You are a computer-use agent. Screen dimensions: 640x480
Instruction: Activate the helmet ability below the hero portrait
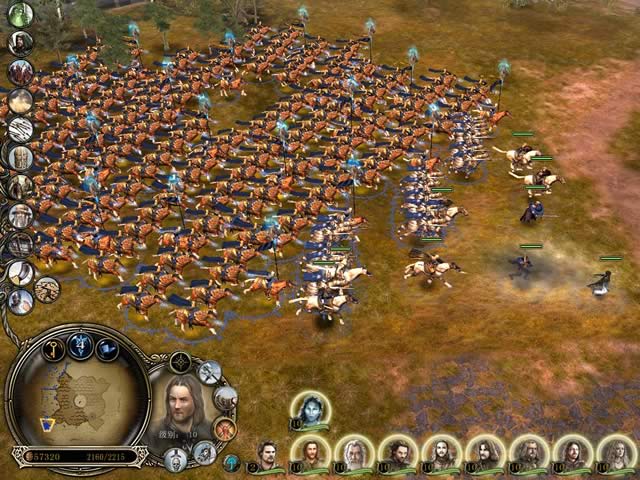tap(177, 460)
